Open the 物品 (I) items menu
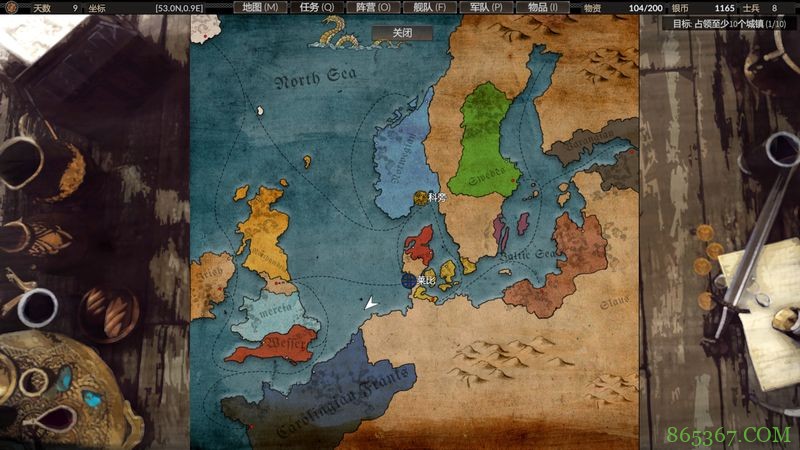This screenshot has height=450, width=800. (543, 7)
